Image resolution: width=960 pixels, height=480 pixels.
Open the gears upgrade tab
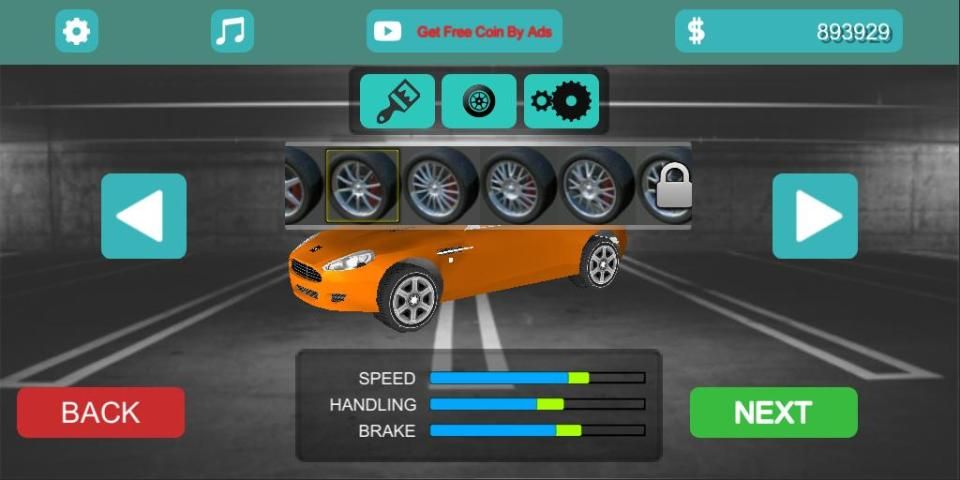pos(561,102)
